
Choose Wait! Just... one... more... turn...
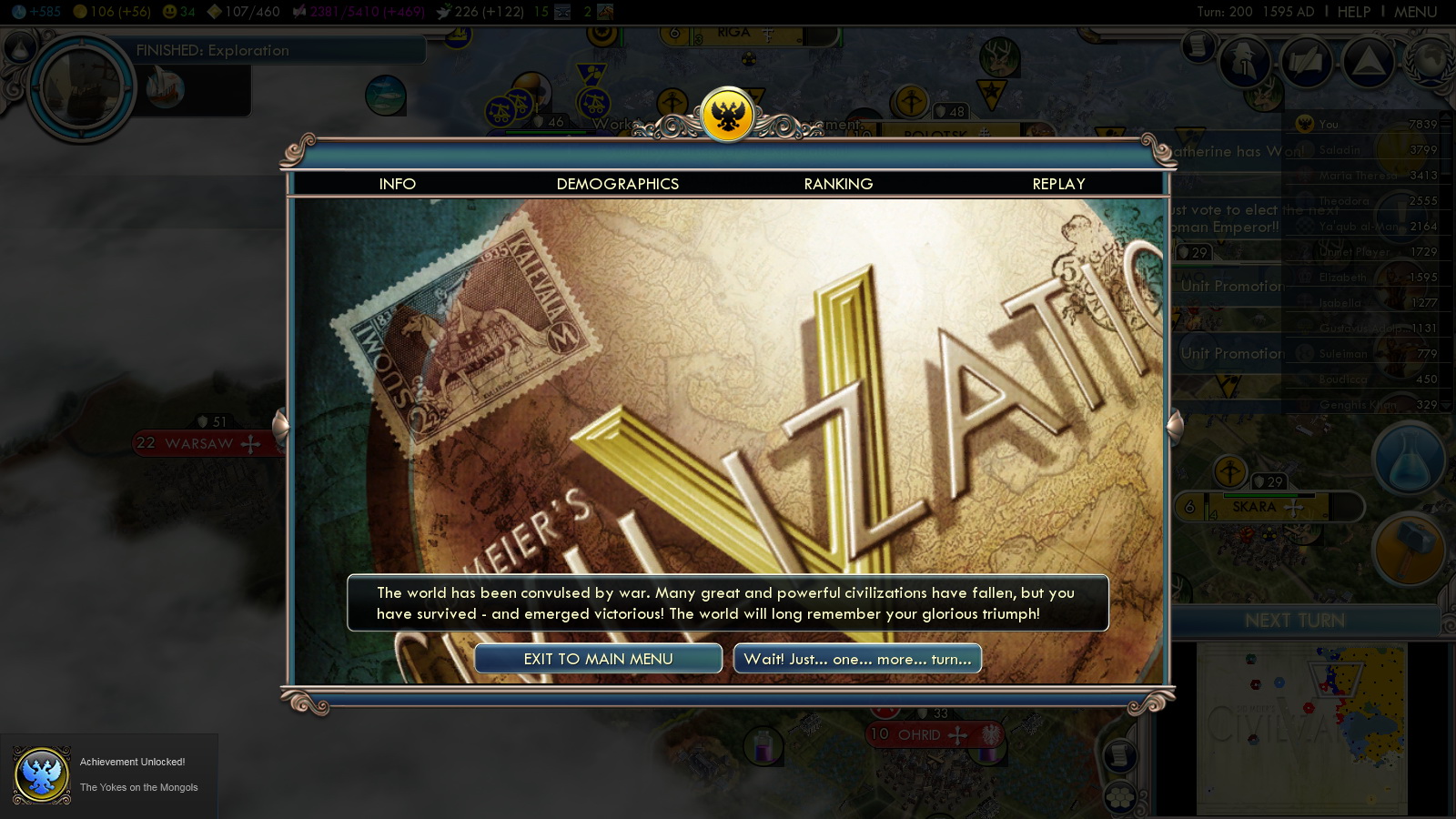pyautogui.click(x=857, y=659)
